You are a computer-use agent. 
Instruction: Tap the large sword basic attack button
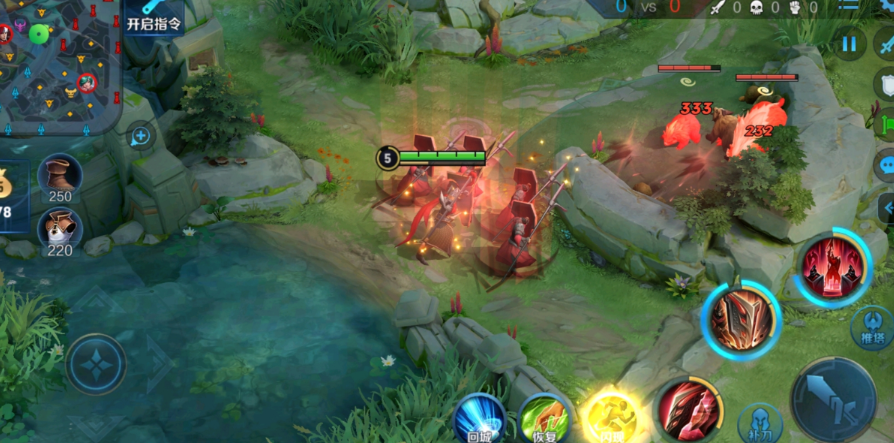pos(832,398)
